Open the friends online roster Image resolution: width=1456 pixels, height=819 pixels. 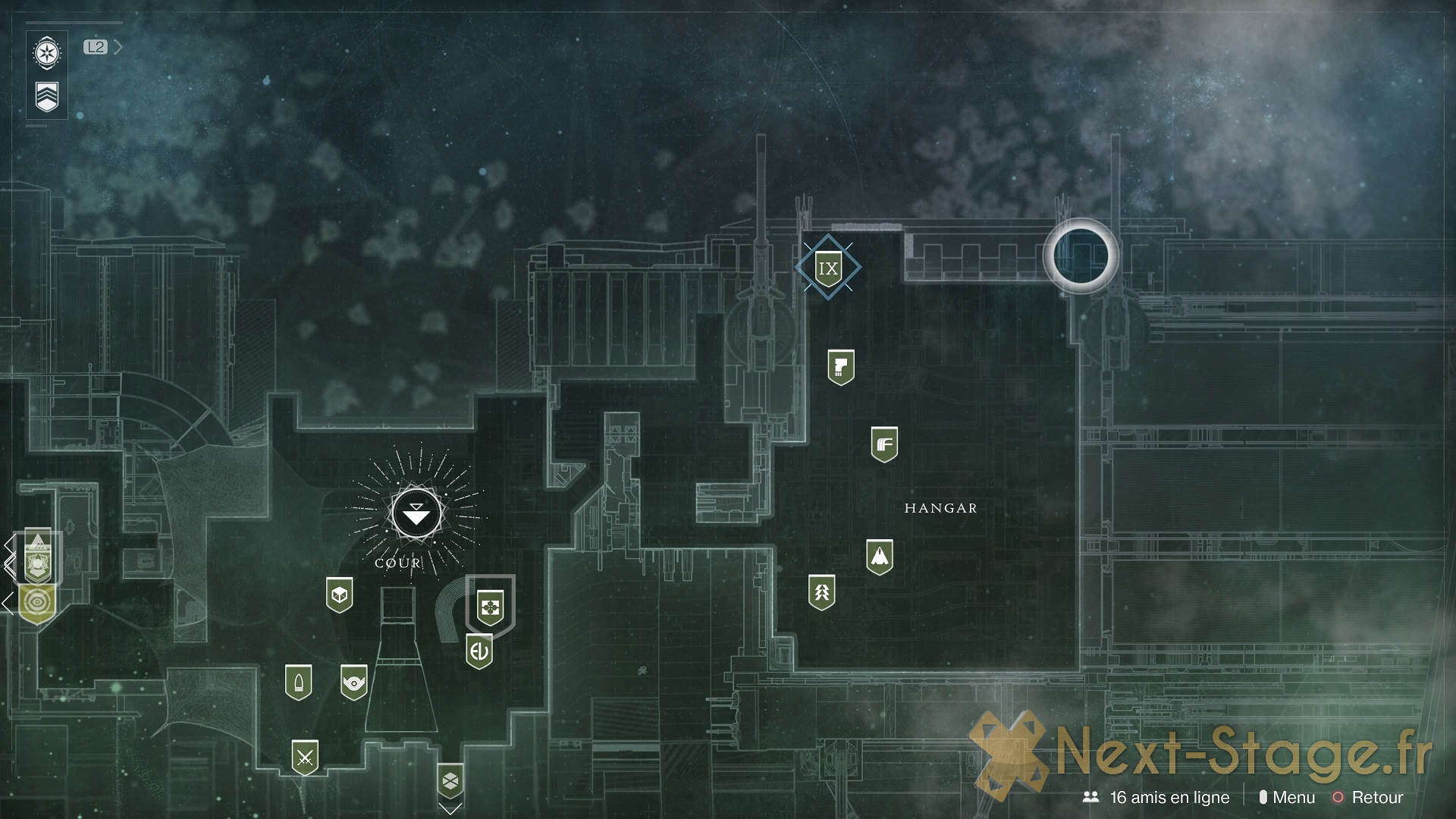coord(1159,797)
